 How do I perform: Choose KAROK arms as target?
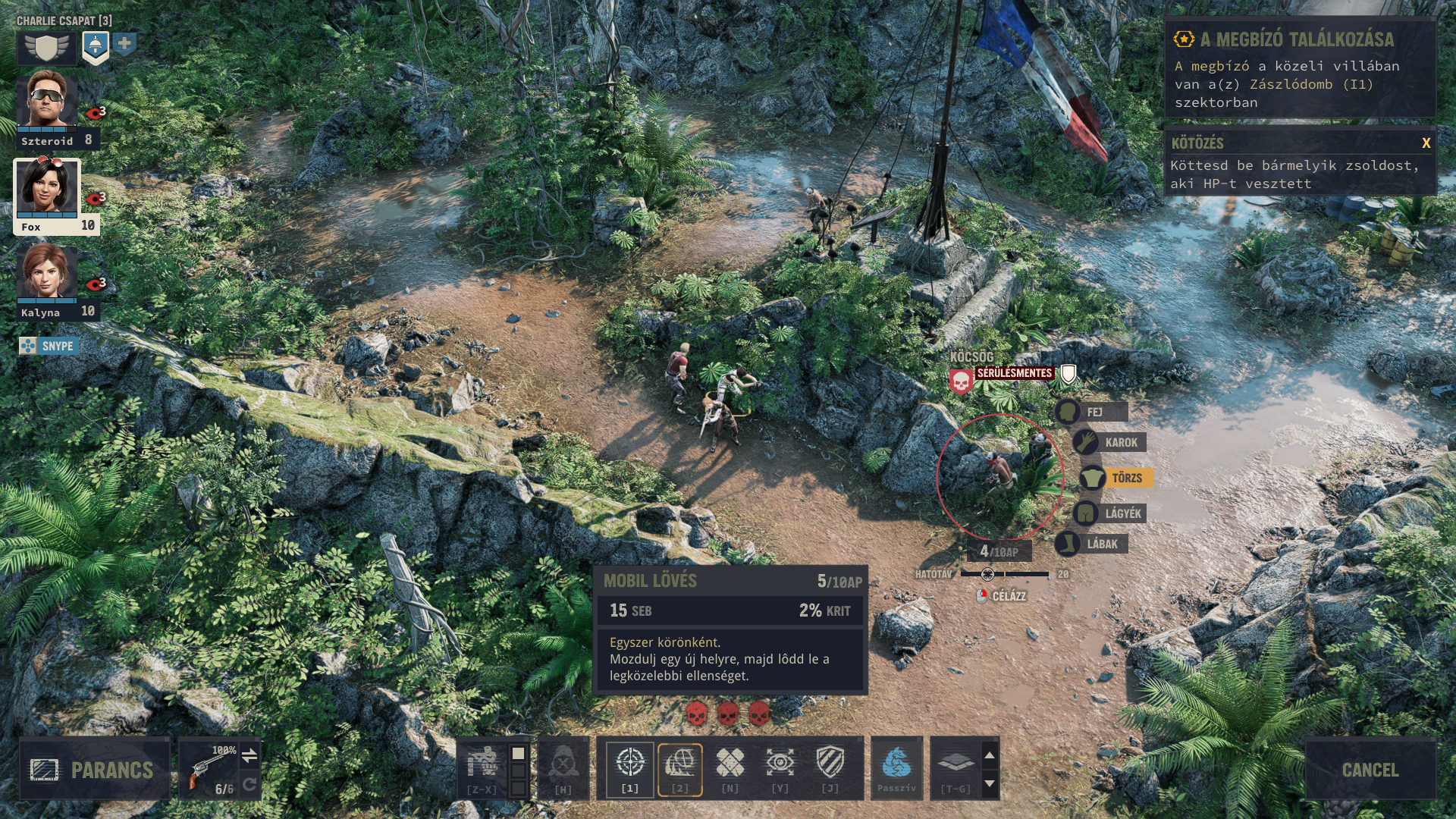[x=1111, y=442]
